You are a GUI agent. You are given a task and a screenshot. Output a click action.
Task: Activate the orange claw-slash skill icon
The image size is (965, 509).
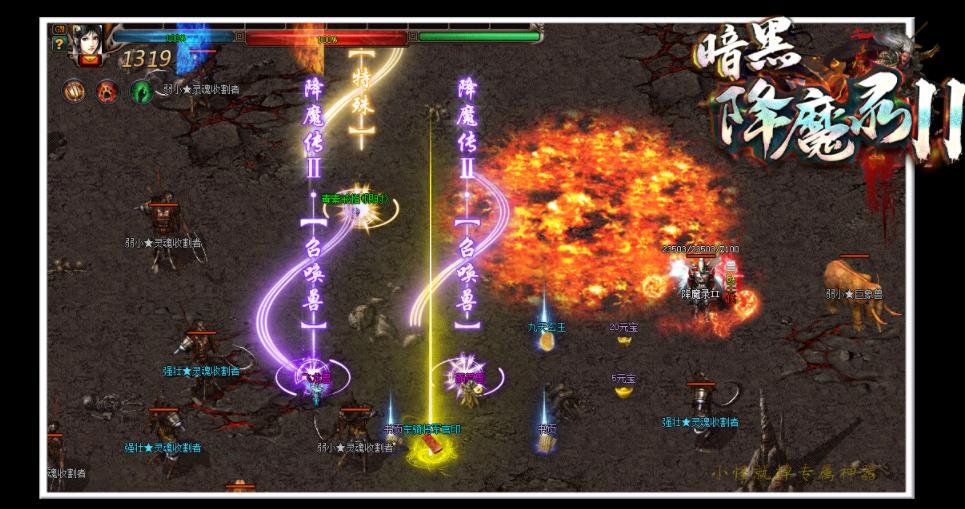(x=75, y=91)
